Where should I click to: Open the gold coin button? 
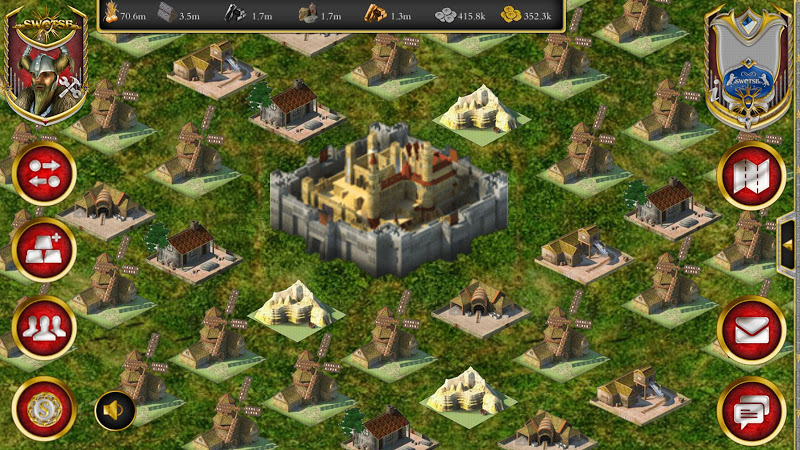44,408
